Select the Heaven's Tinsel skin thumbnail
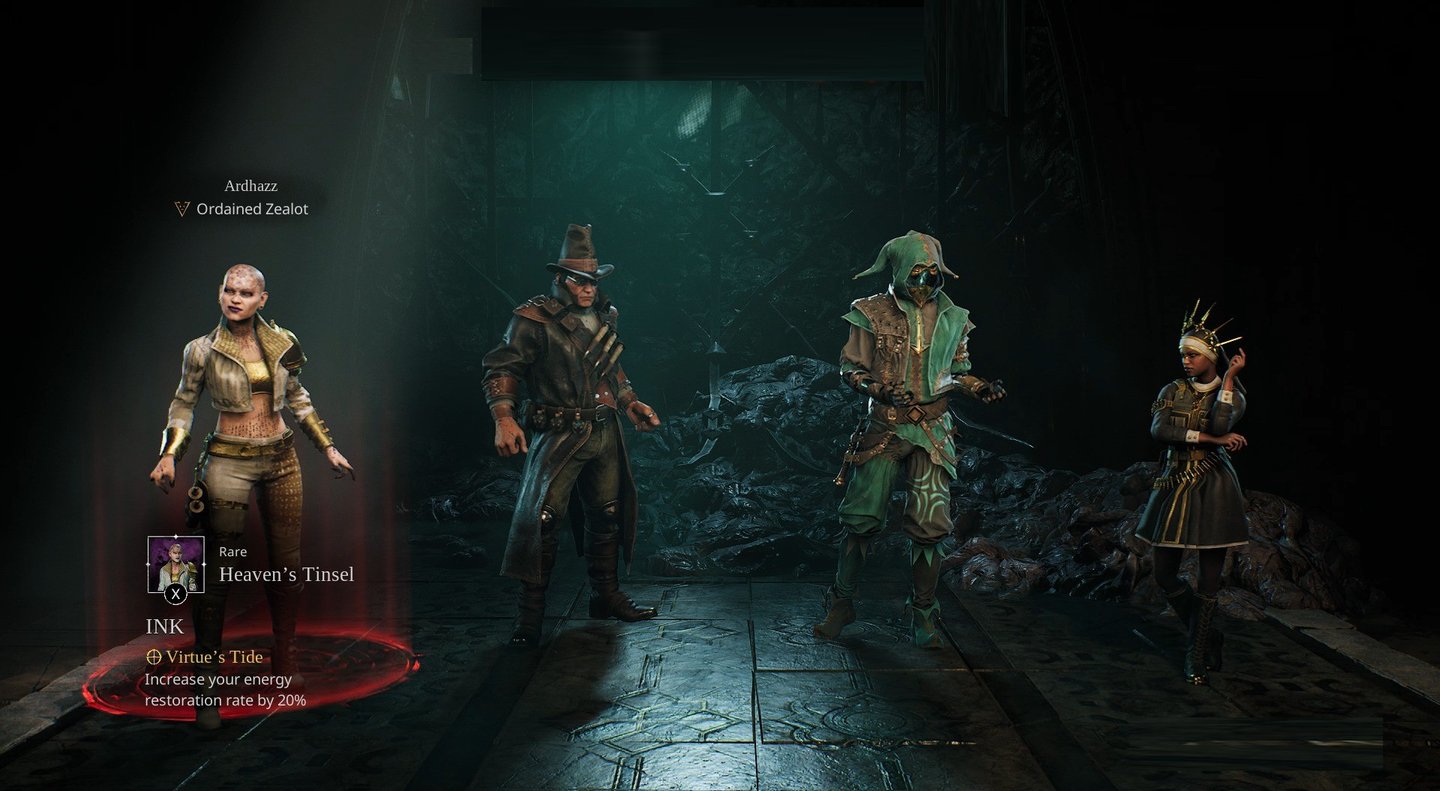The image size is (1440, 791). click(176, 564)
